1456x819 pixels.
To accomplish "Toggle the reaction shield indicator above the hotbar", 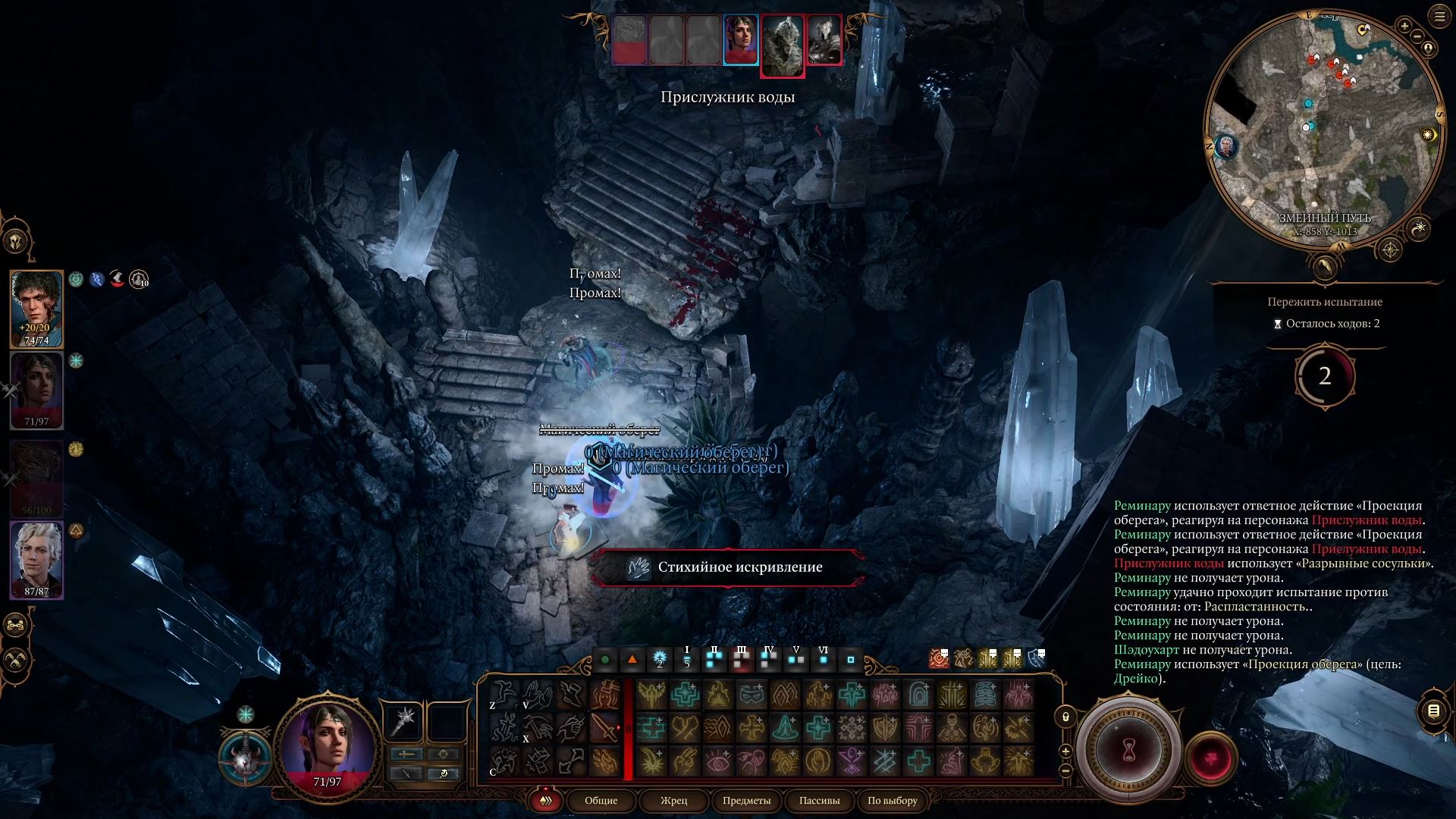I will pos(1037,658).
